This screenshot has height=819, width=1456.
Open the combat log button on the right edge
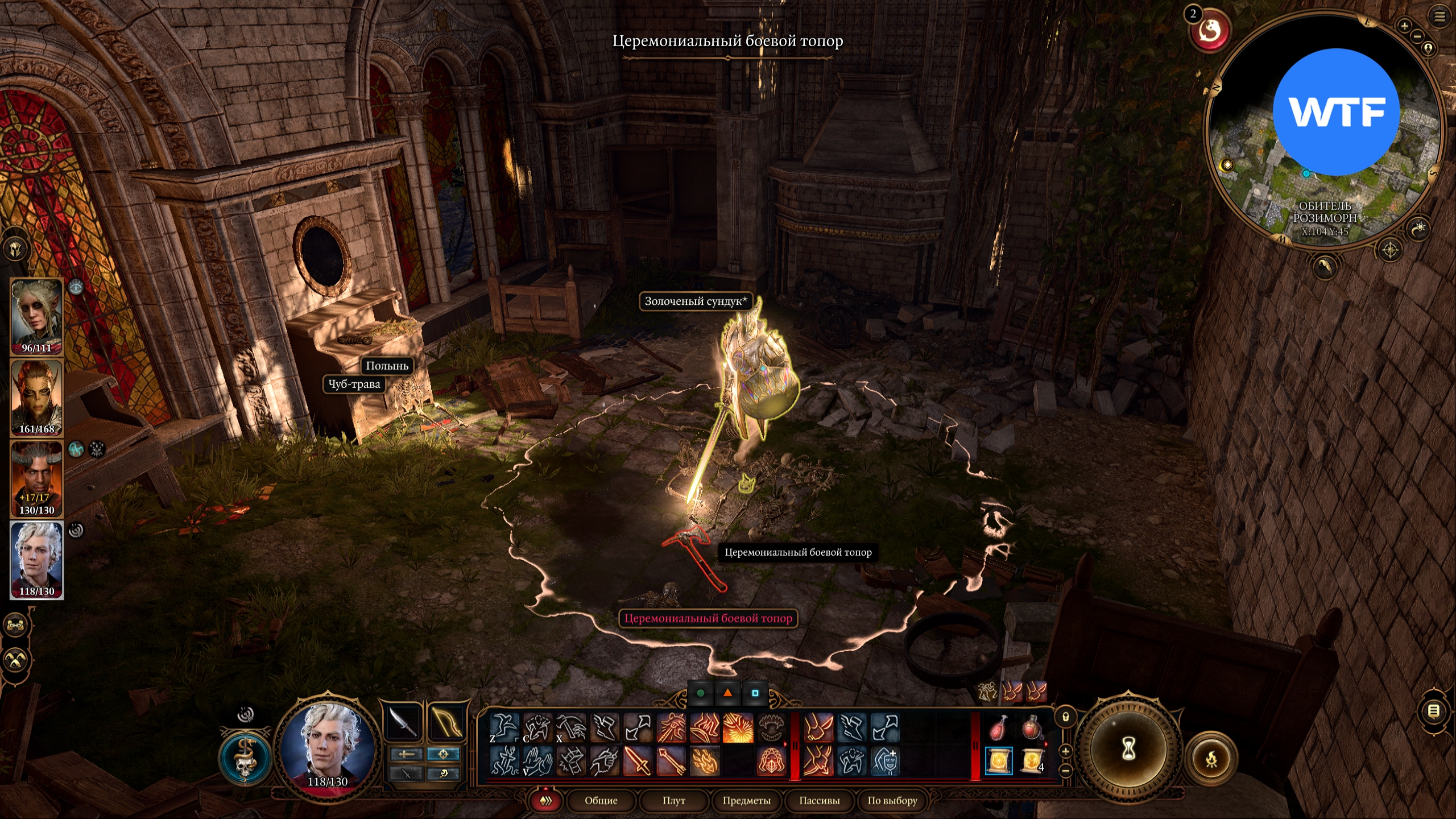1434,711
